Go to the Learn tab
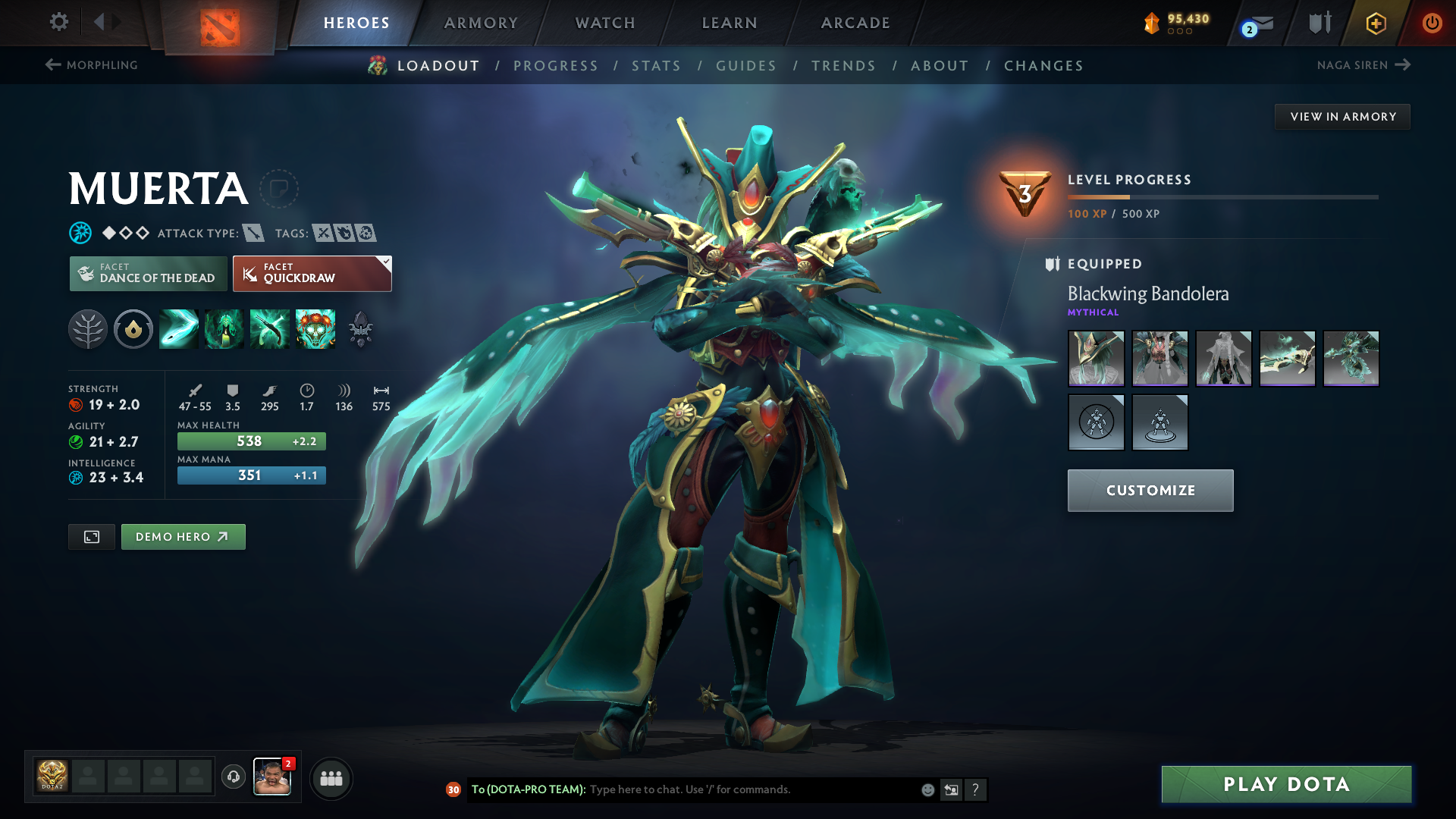 (x=730, y=23)
